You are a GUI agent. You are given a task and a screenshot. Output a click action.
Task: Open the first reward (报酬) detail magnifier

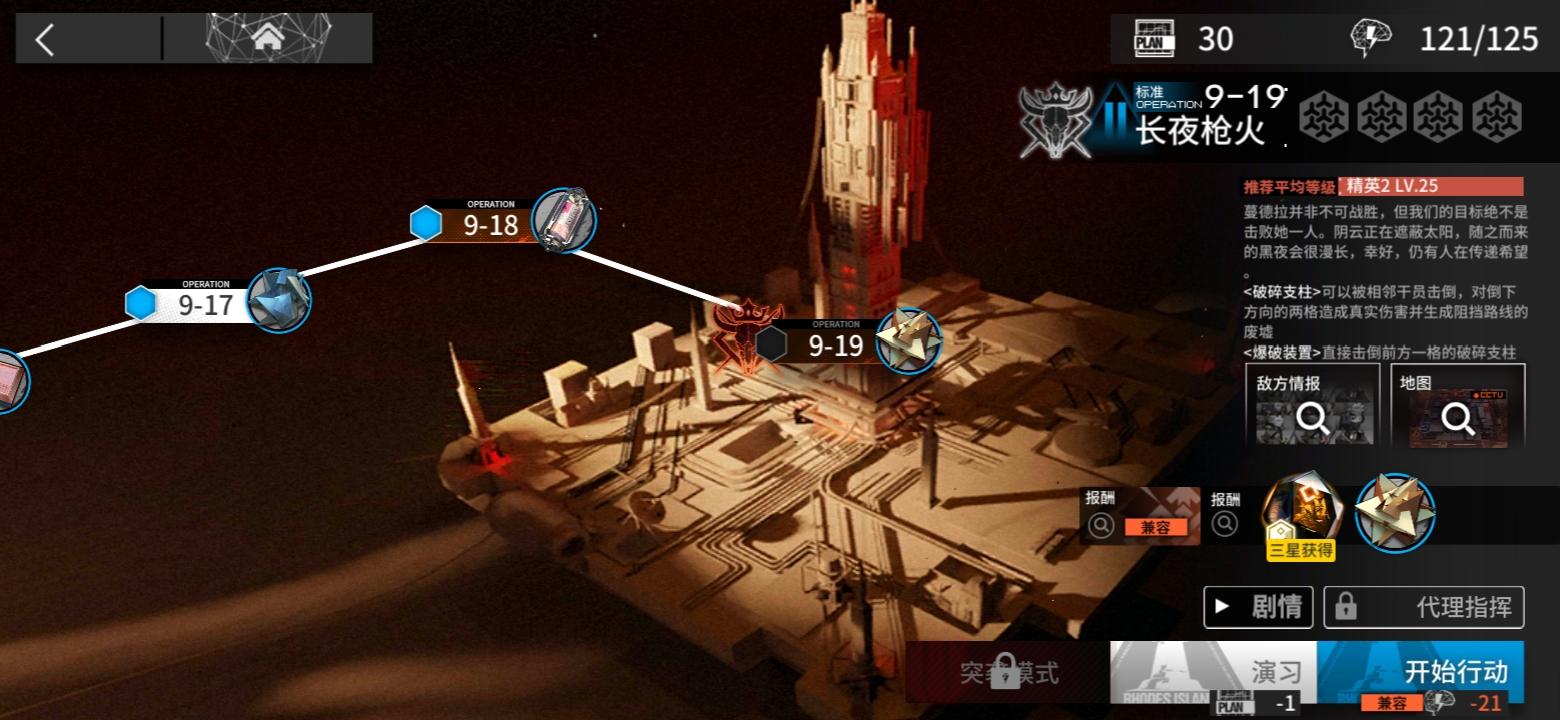1101,525
